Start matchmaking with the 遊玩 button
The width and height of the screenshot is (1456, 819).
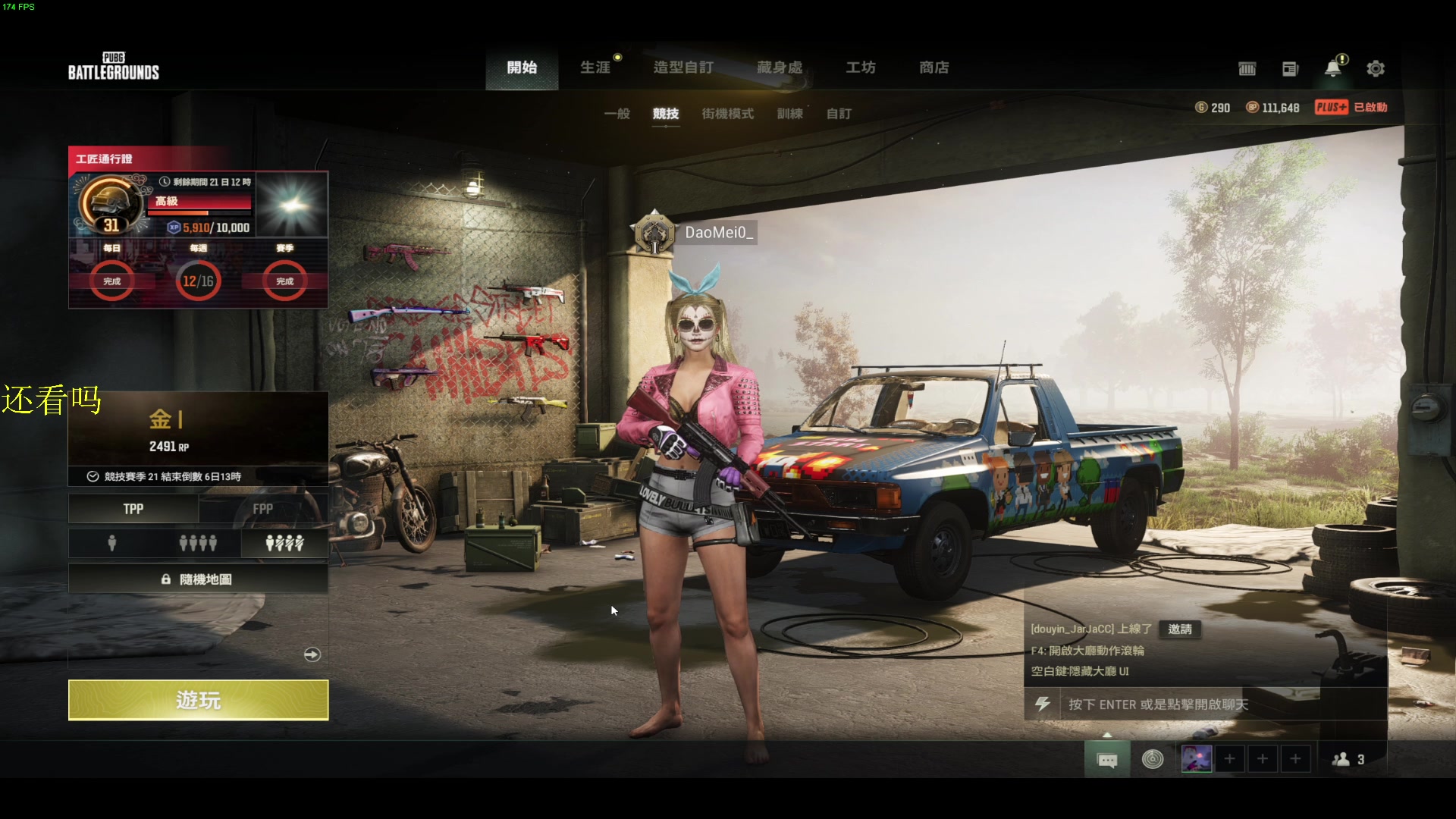pyautogui.click(x=198, y=699)
